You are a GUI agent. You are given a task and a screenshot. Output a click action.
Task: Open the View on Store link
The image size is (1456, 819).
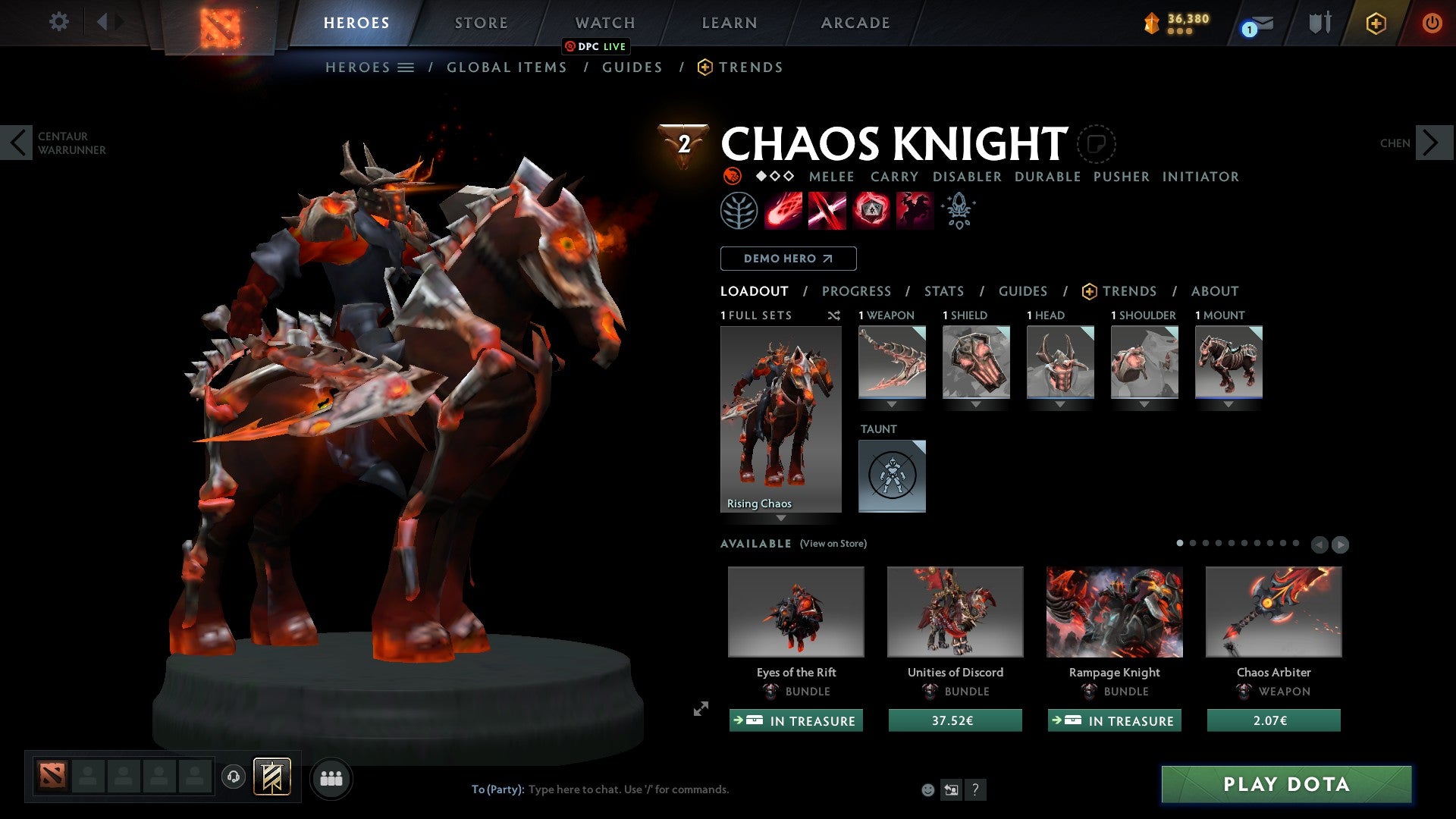coord(832,544)
